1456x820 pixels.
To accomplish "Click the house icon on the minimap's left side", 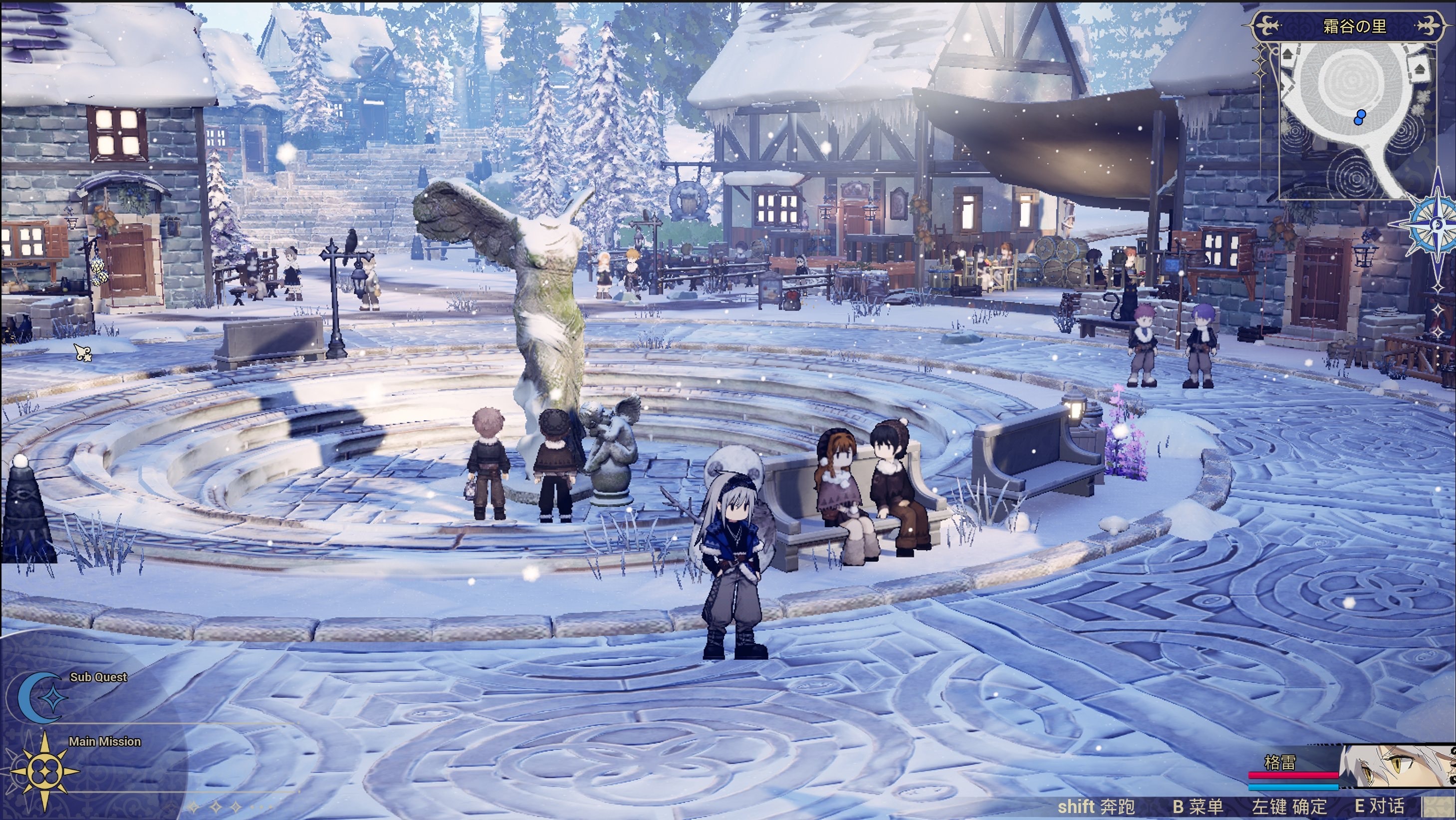I will tap(1288, 55).
